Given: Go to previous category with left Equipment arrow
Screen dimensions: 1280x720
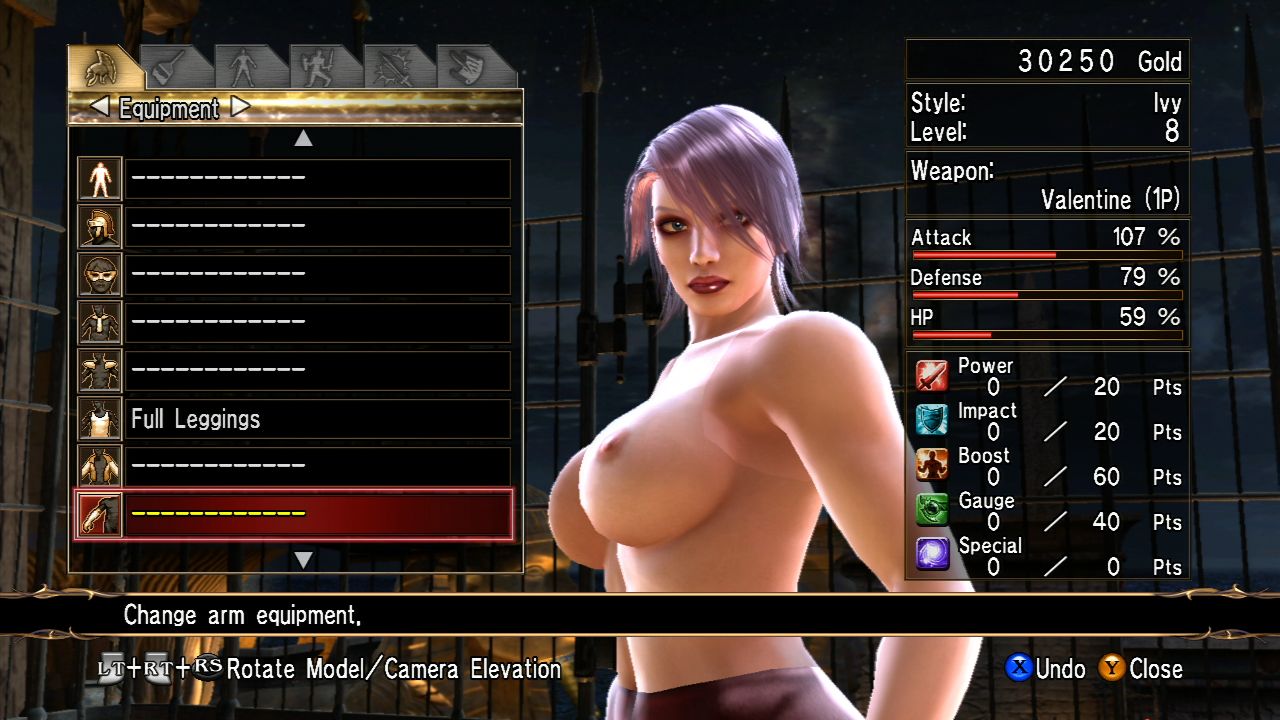Looking at the screenshot, I should coord(99,107).
